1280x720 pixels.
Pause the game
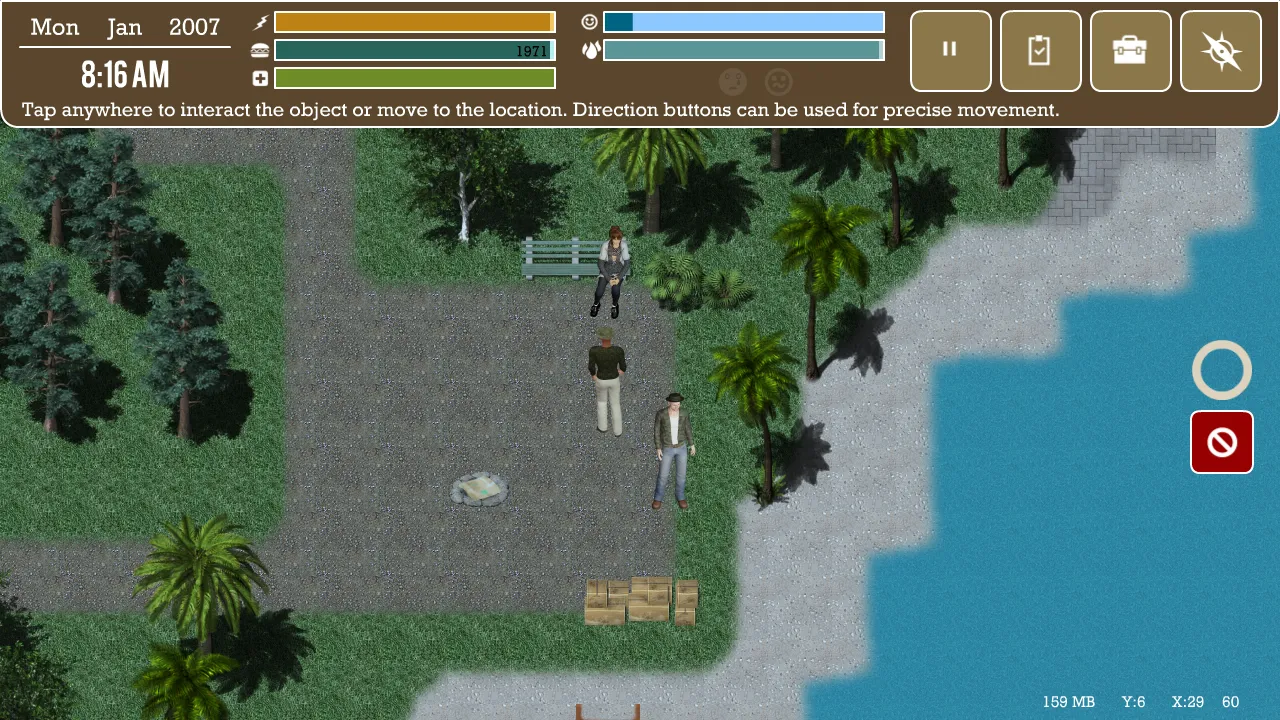point(949,50)
